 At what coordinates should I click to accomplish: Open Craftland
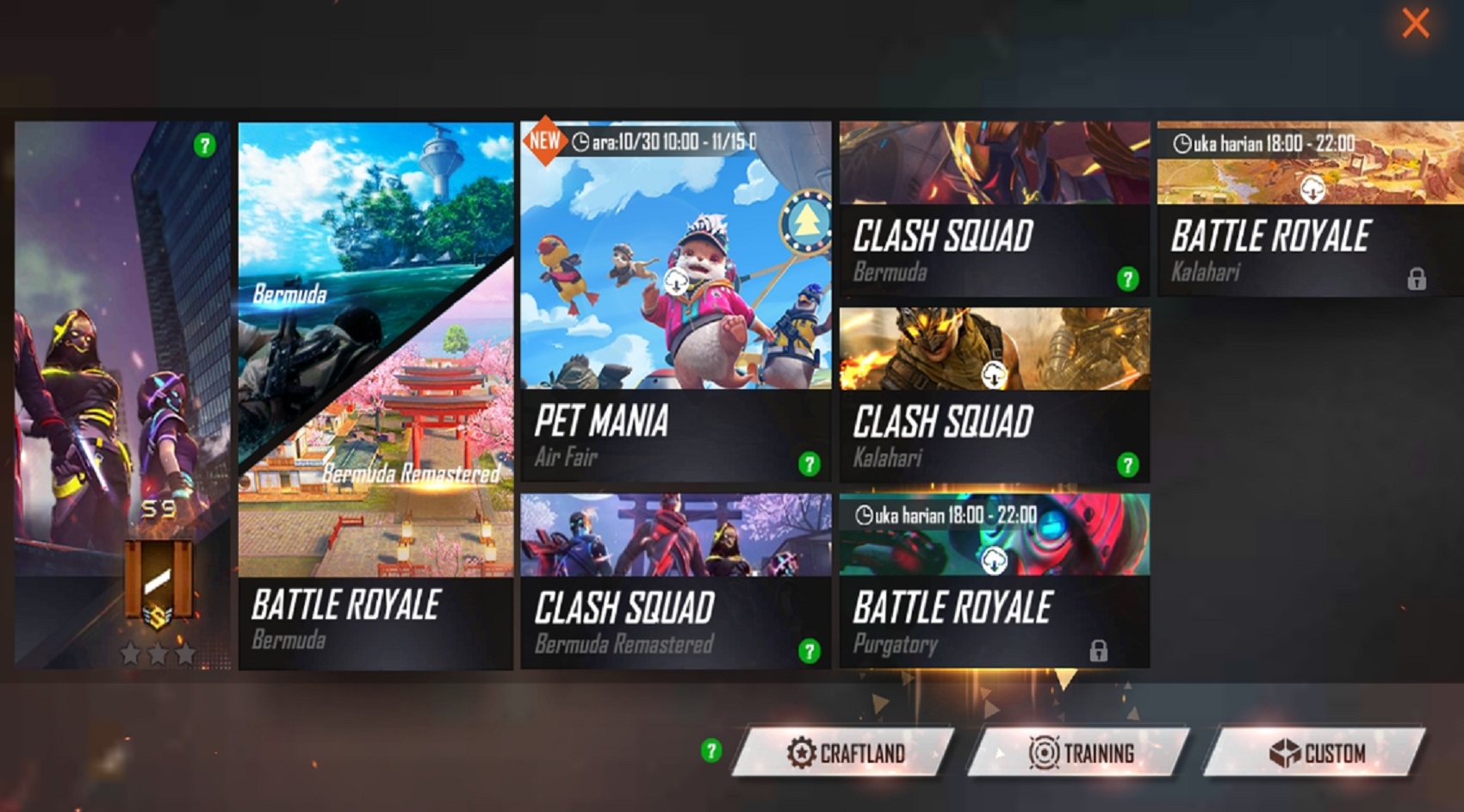point(846,753)
